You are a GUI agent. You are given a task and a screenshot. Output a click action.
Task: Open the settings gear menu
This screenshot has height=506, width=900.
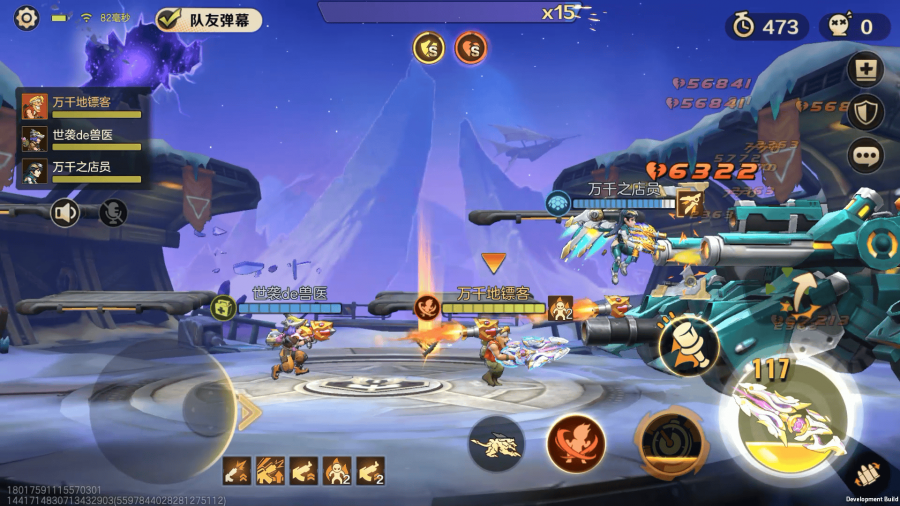26,18
